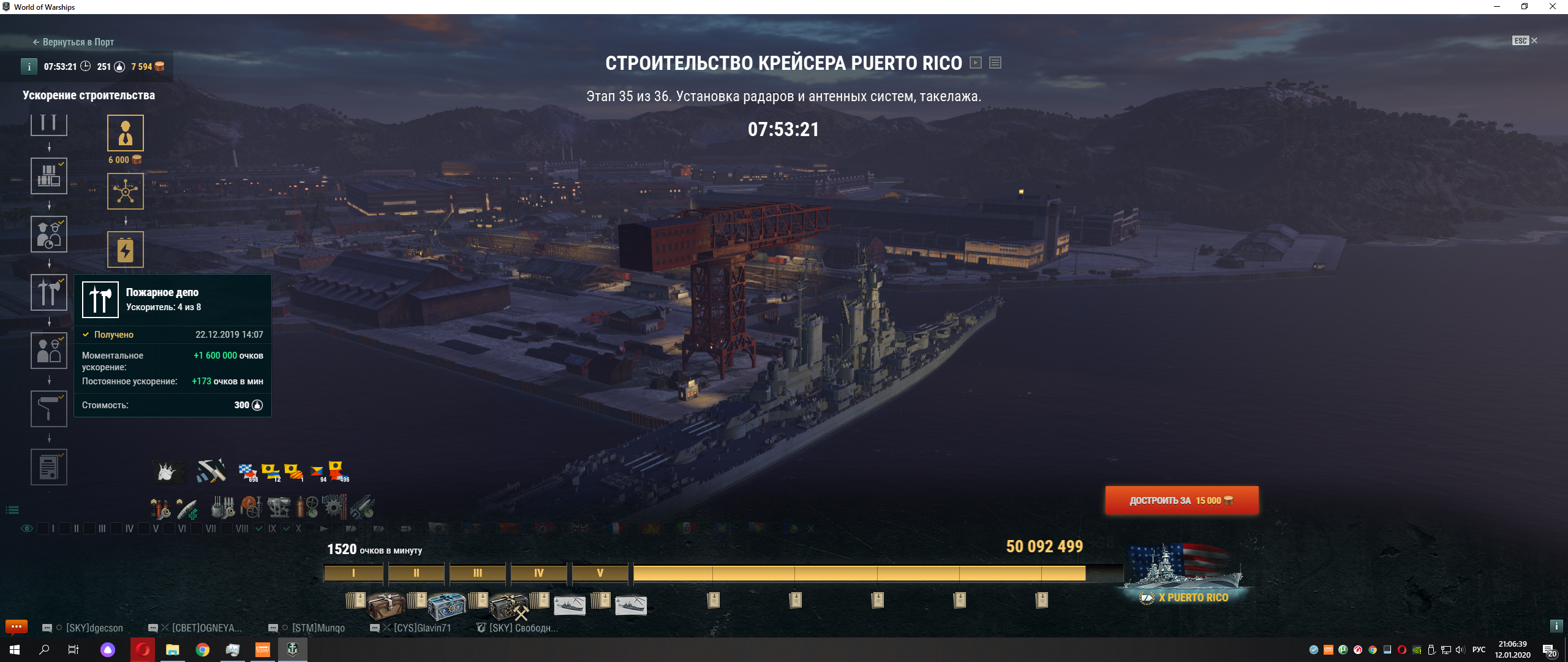Screen dimensions: 1568x662
Task: Minimize the World of Warships window
Action: pos(1496,7)
